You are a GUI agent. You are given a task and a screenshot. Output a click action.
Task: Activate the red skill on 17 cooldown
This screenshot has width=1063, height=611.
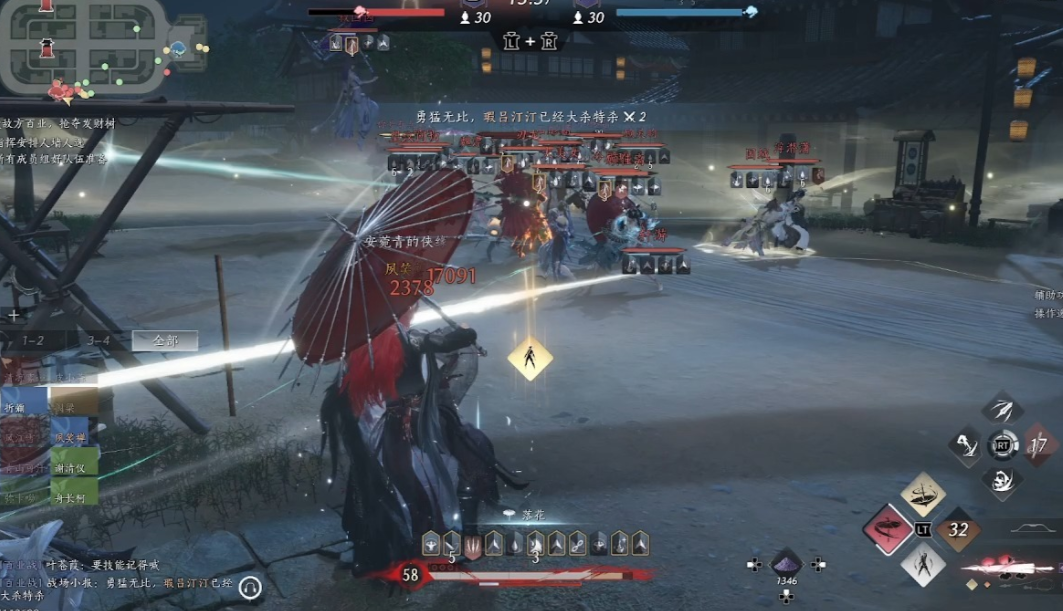[1038, 445]
